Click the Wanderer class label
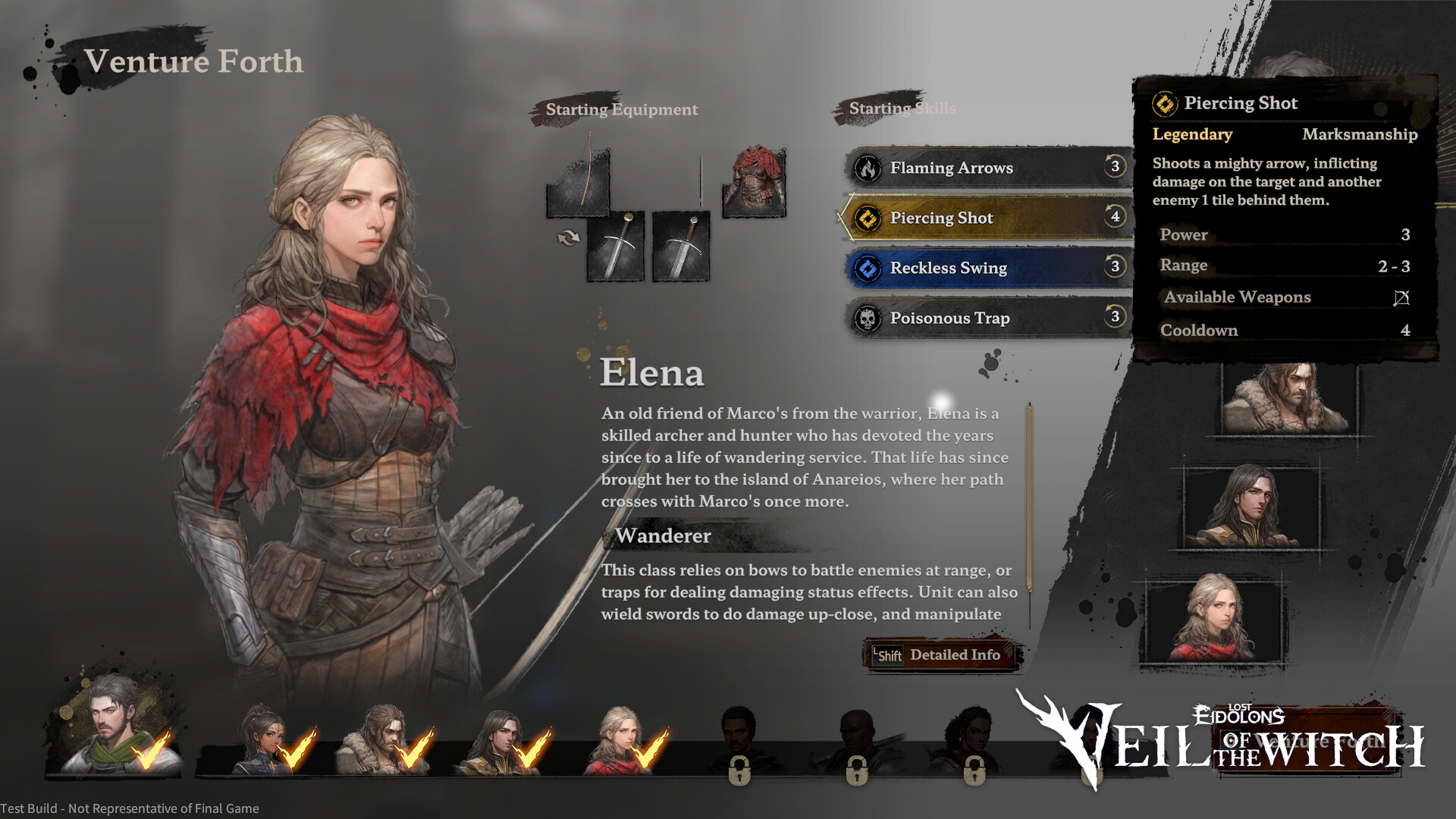Viewport: 1456px width, 819px height. click(x=661, y=537)
